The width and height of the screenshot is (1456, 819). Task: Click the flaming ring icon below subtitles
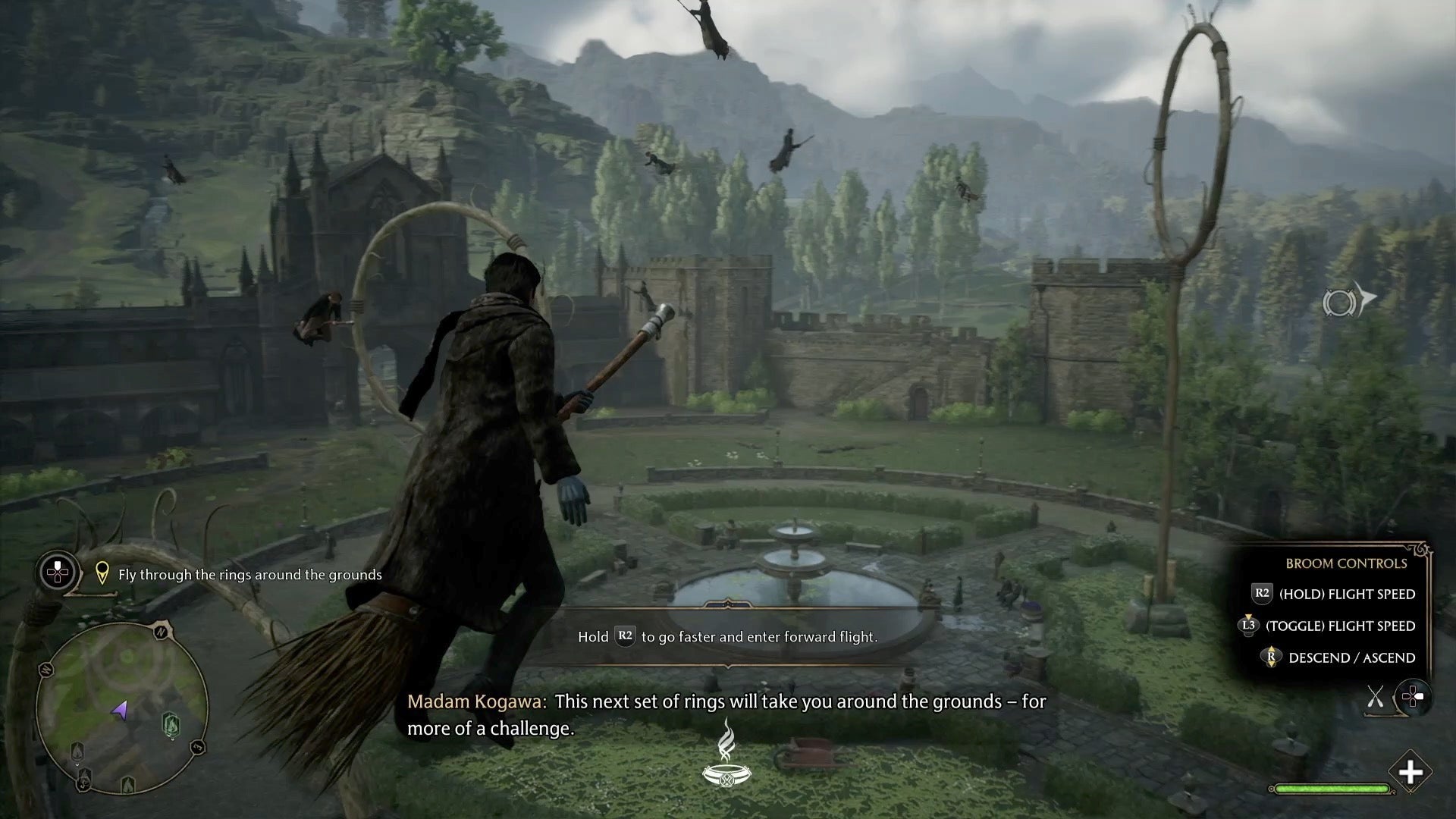pos(727,755)
